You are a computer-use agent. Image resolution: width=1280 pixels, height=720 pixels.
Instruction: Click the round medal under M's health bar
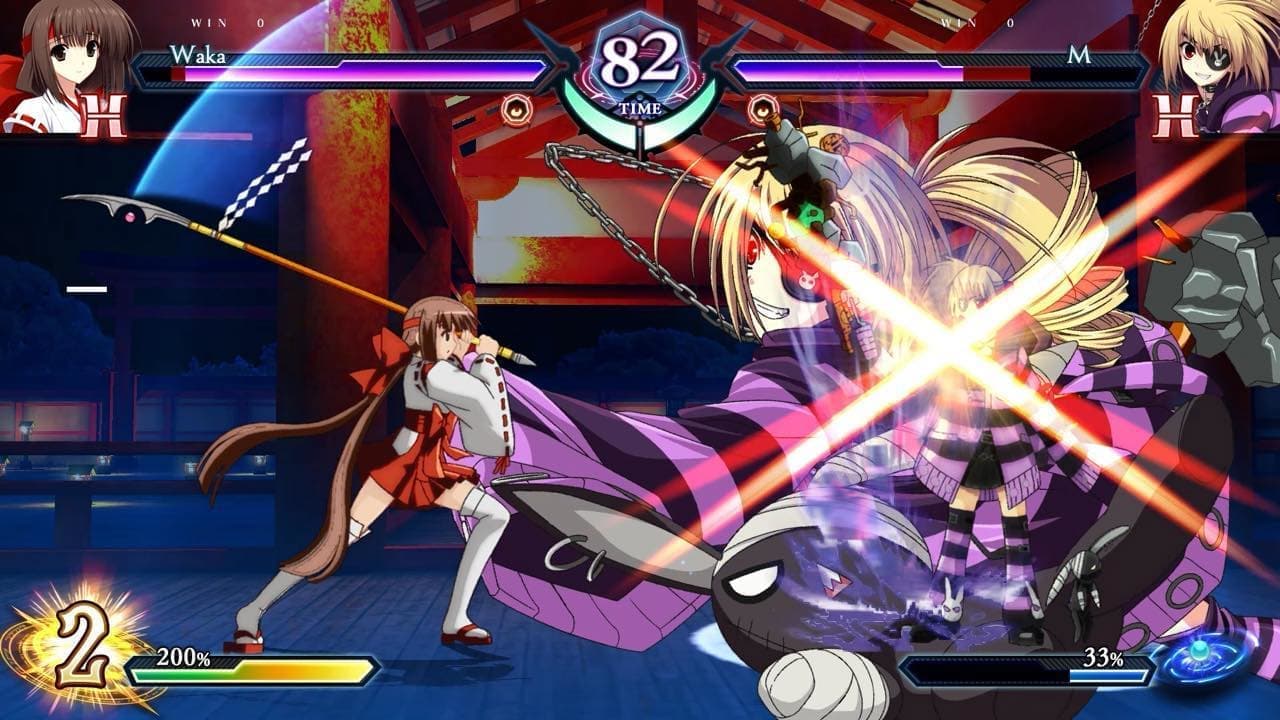[763, 107]
